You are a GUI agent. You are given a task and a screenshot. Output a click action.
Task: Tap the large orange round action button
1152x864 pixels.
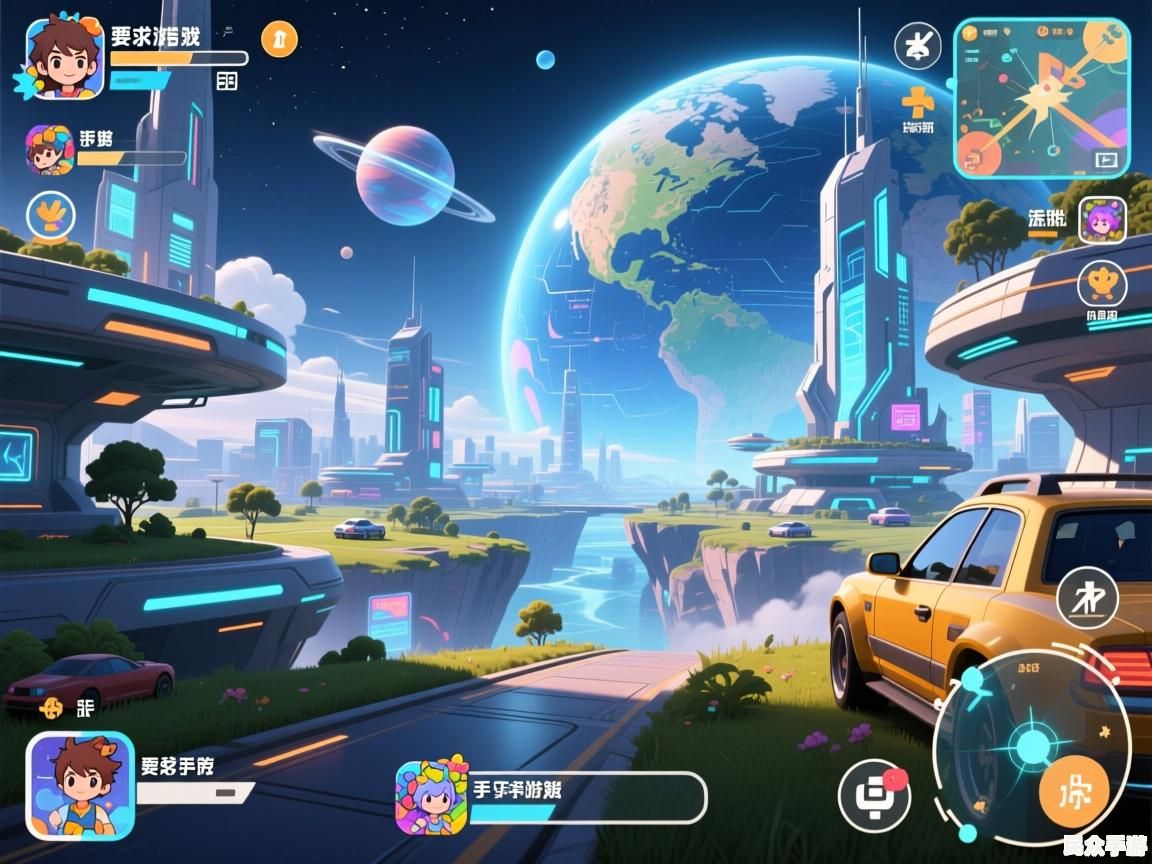point(1074,792)
